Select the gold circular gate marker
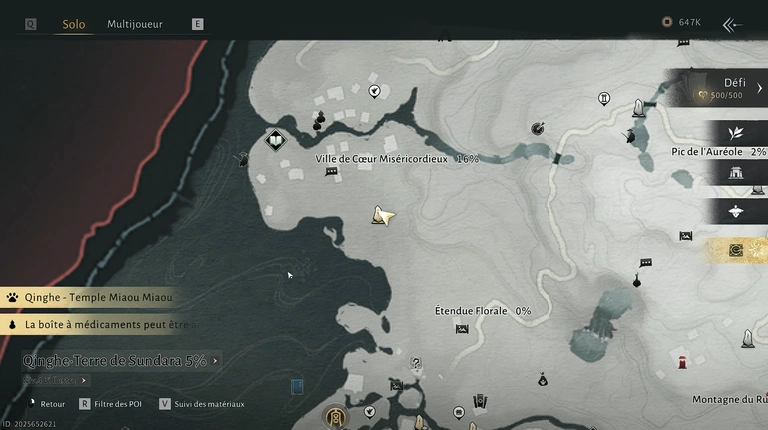The height and width of the screenshot is (430, 768). [336, 416]
